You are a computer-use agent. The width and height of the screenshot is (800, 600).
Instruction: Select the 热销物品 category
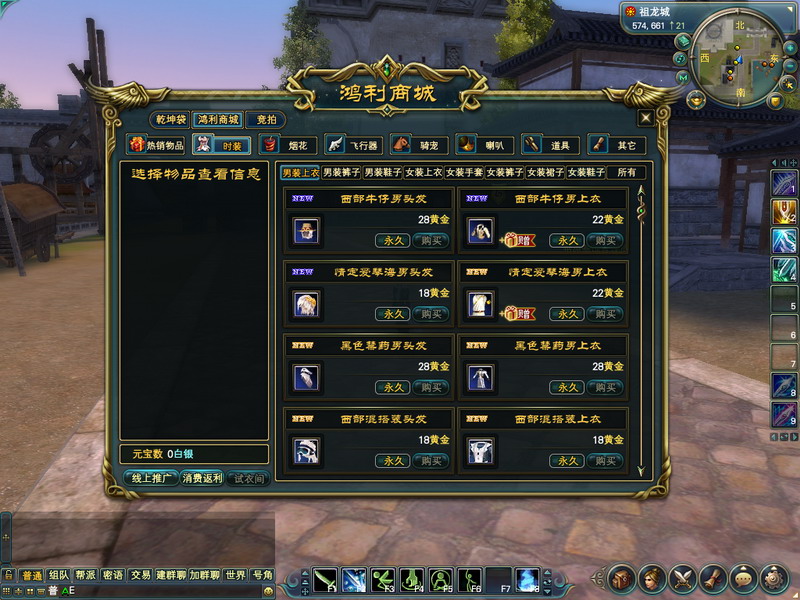click(x=157, y=145)
